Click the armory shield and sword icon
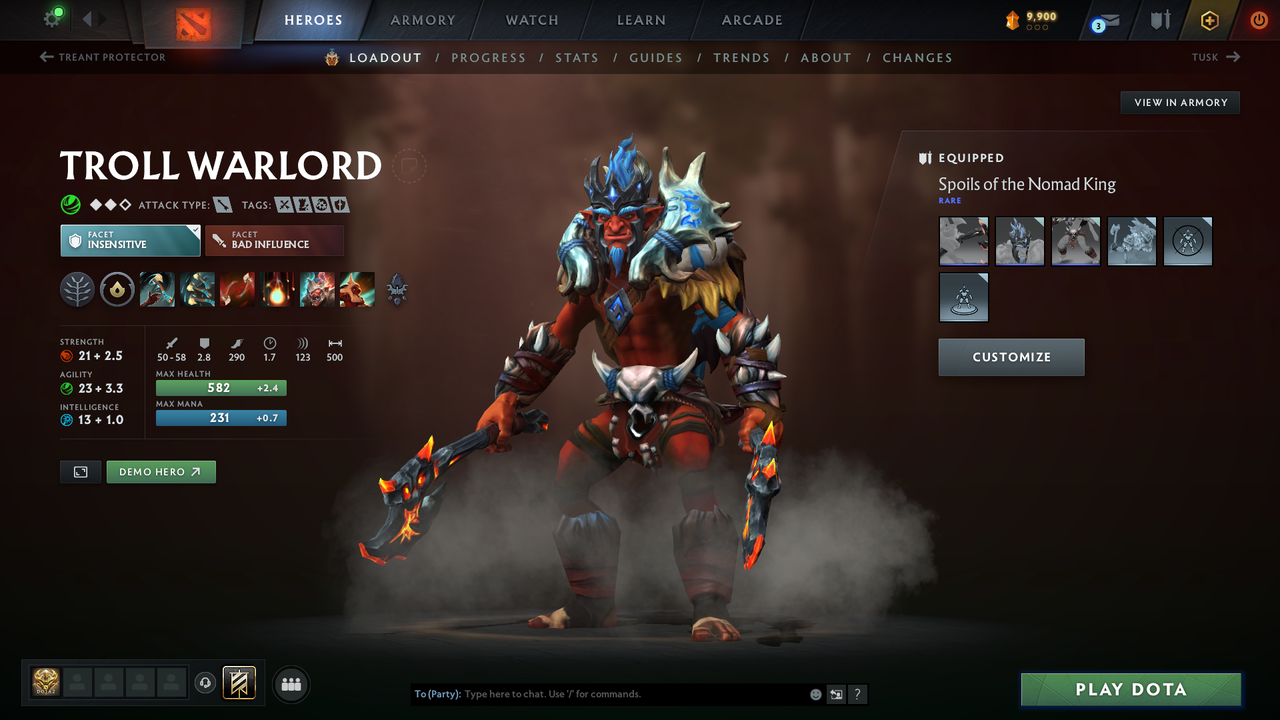The height and width of the screenshot is (720, 1280). click(1158, 20)
